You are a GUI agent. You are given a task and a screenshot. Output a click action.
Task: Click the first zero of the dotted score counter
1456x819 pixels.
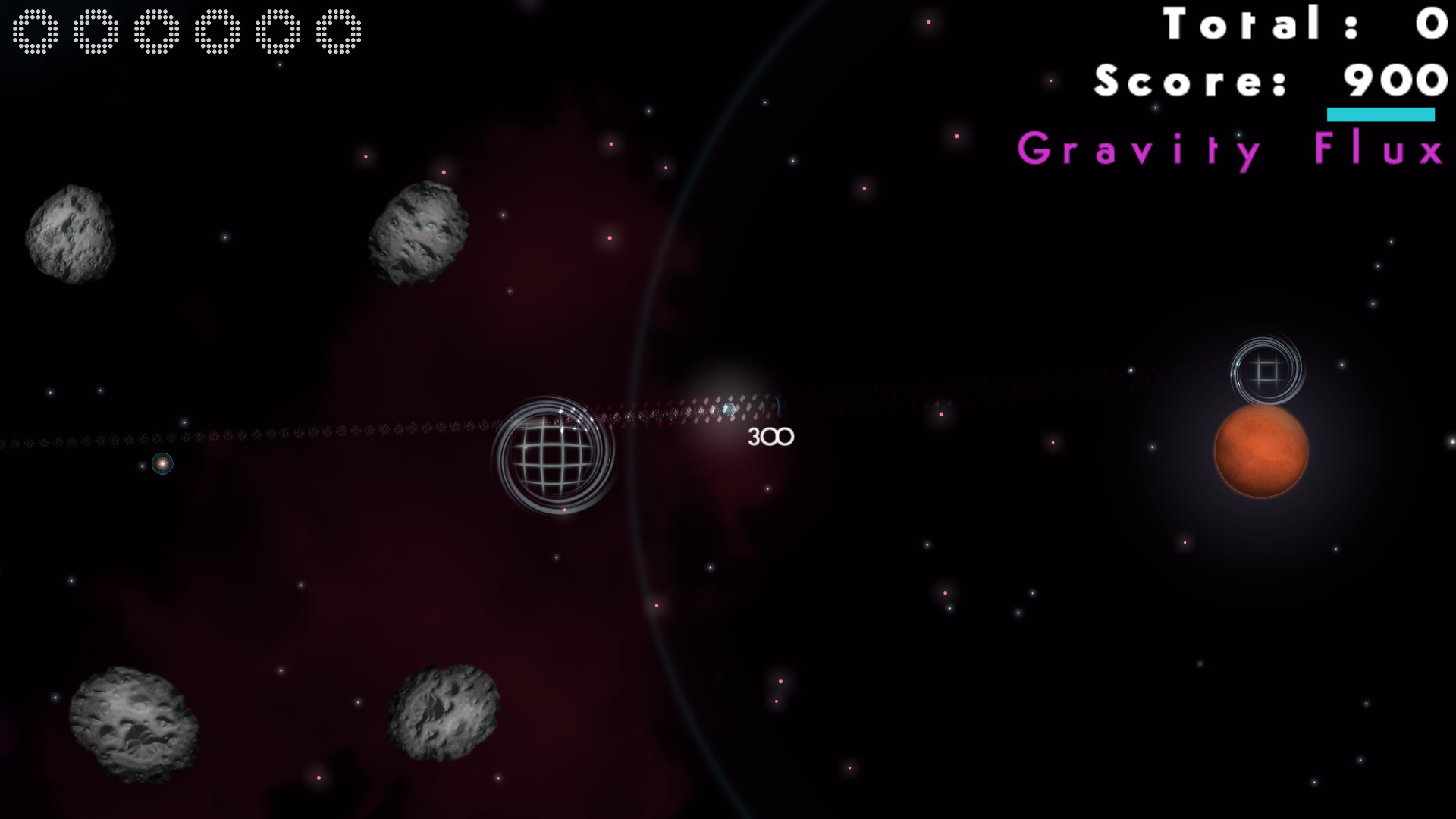click(x=34, y=32)
